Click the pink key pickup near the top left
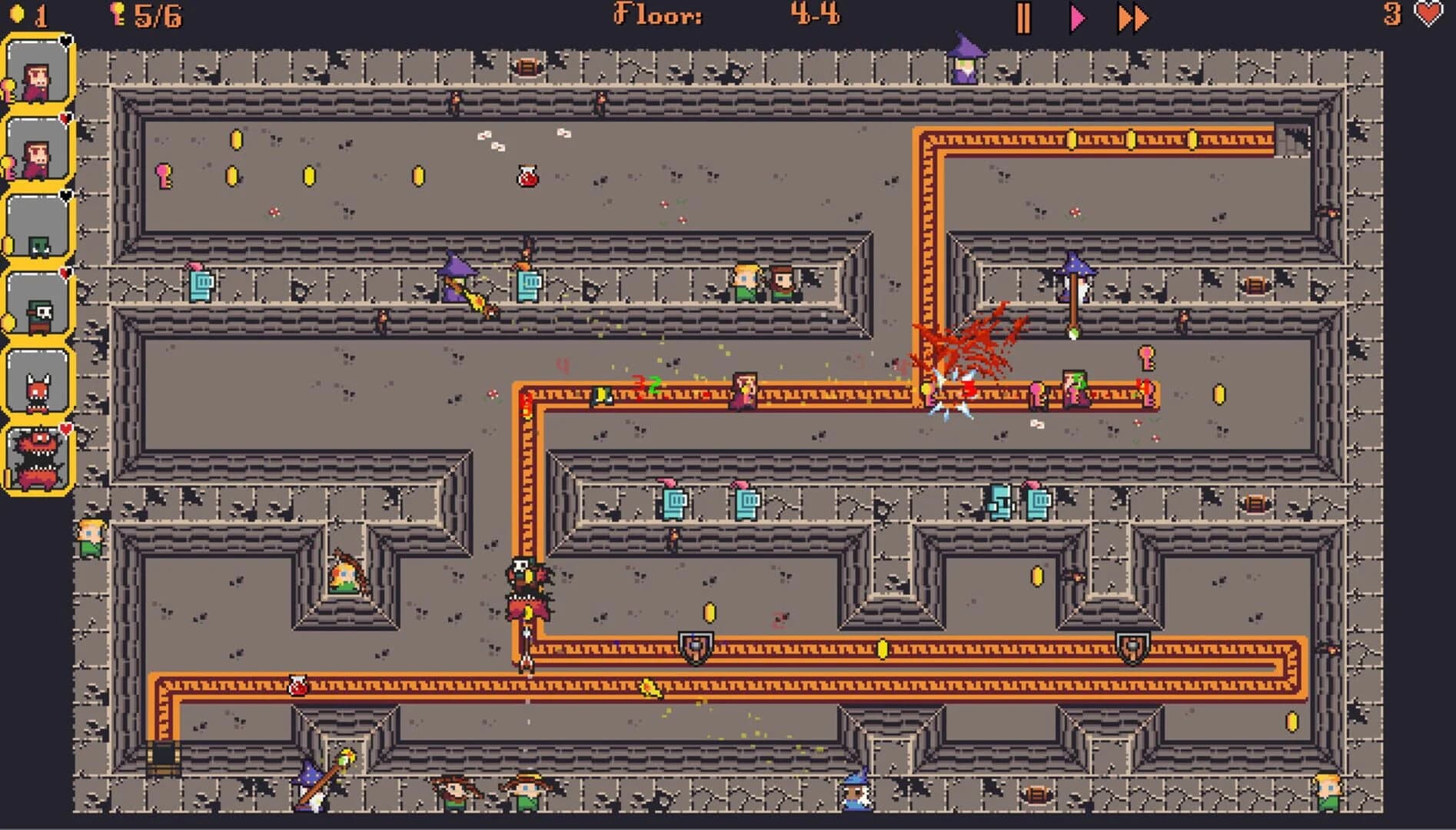This screenshot has width=1456, height=830. [x=163, y=176]
